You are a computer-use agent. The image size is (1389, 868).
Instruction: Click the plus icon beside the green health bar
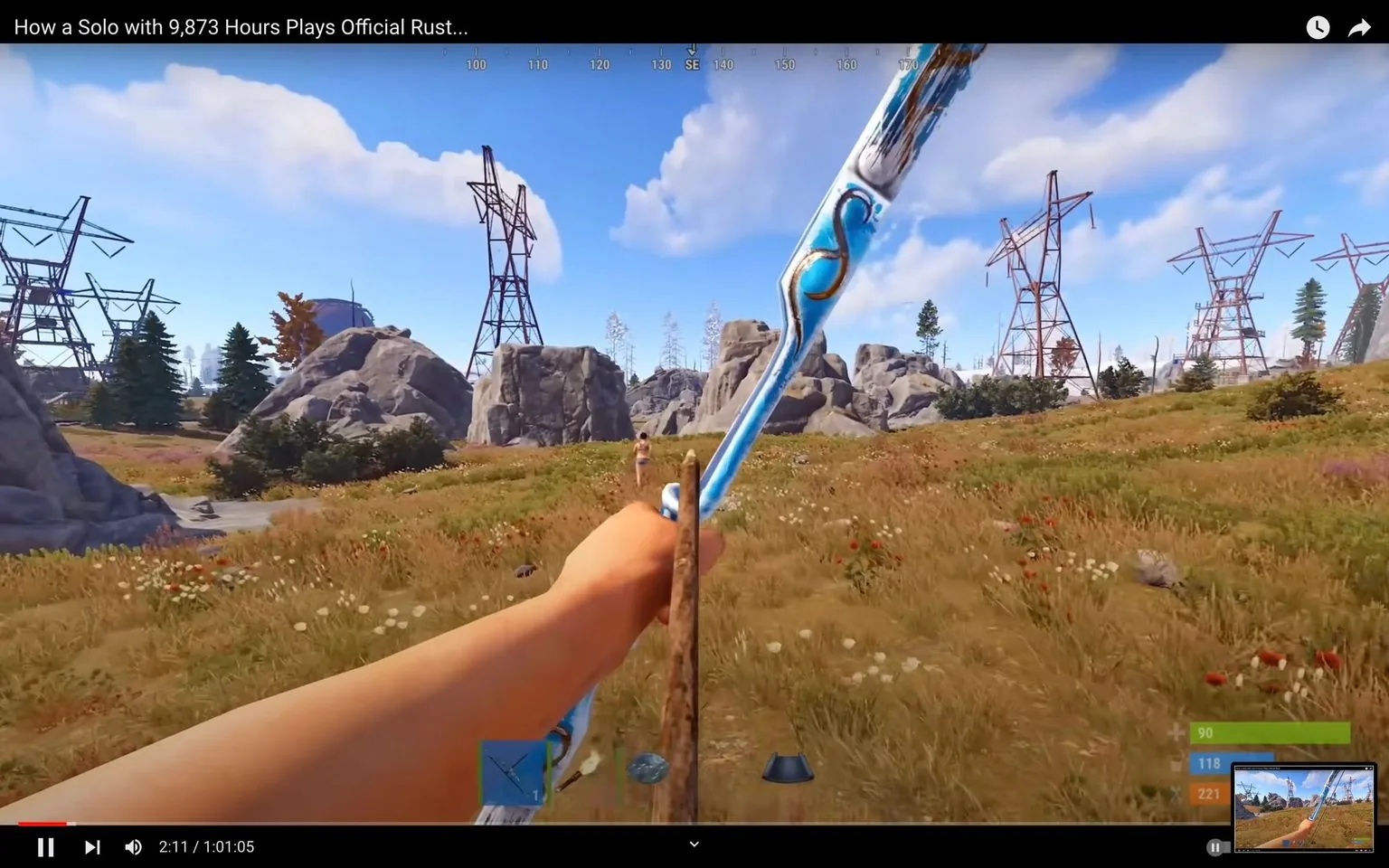click(1176, 732)
